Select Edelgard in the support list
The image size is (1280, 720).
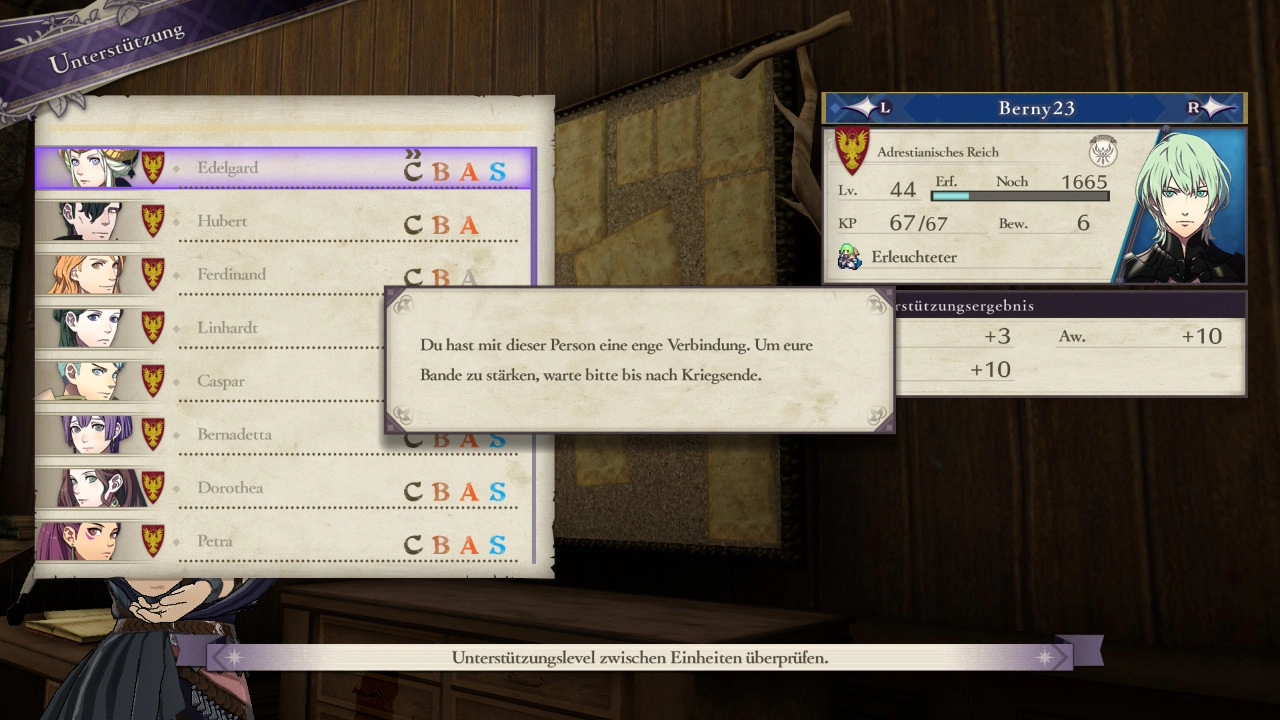285,168
